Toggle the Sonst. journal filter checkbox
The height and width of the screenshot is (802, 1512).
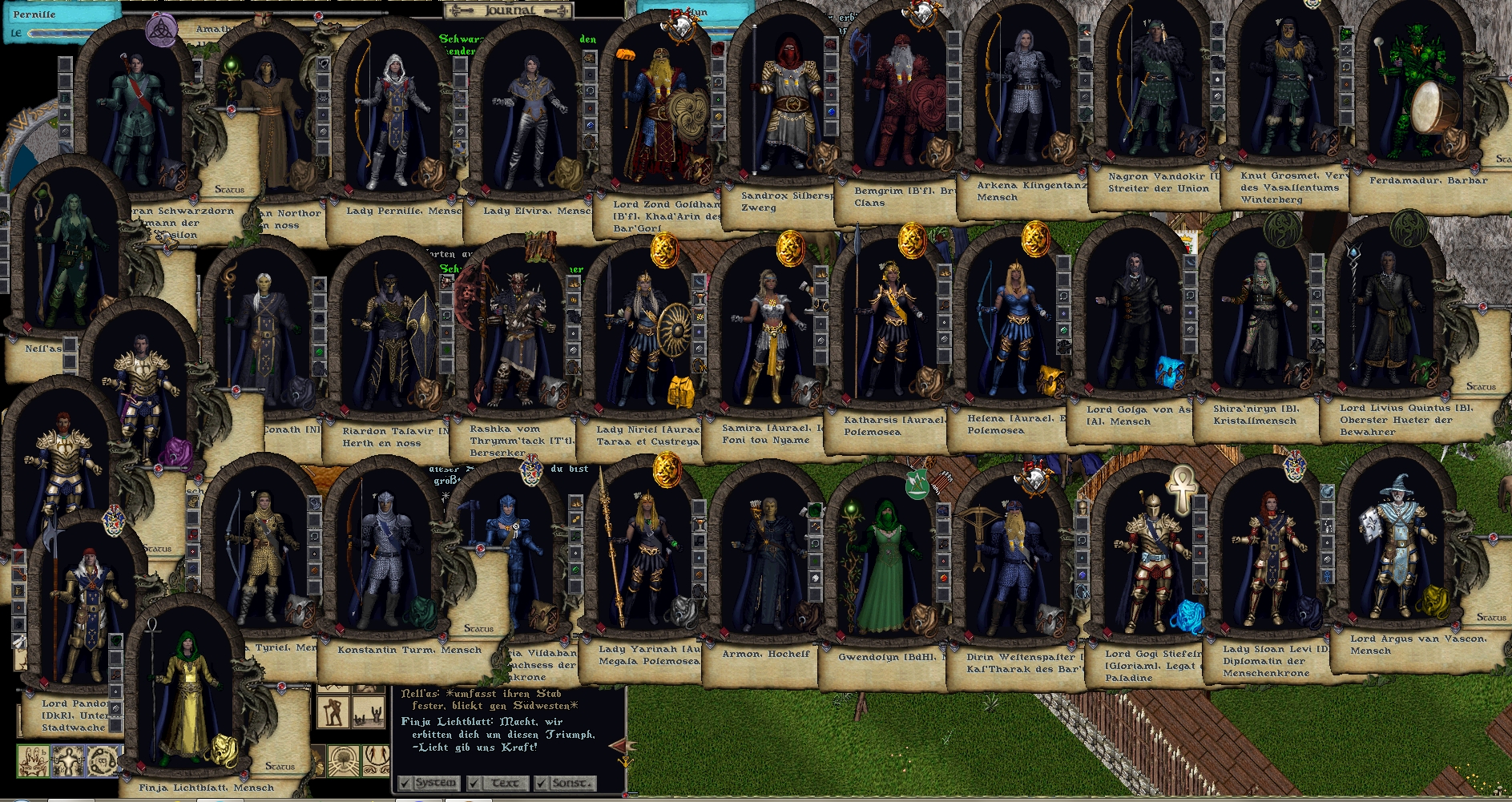tap(542, 783)
